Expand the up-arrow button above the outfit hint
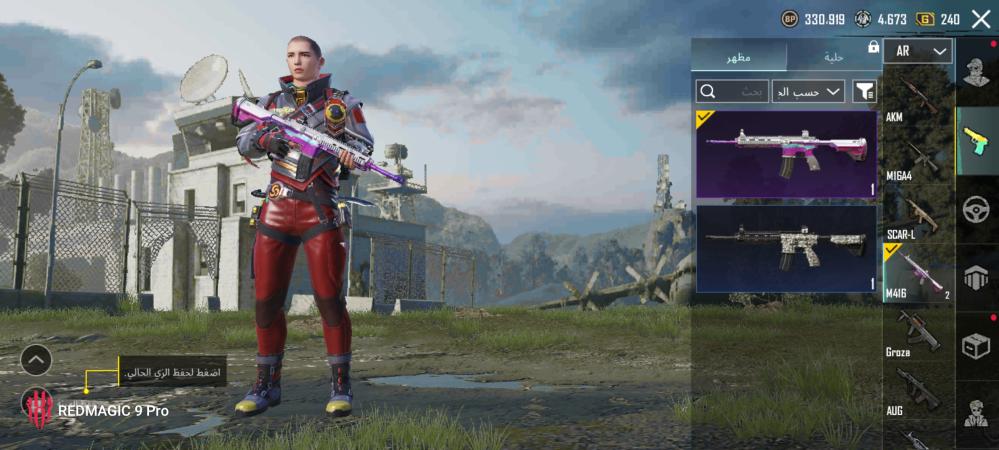Image resolution: width=999 pixels, height=450 pixels. pos(36,359)
